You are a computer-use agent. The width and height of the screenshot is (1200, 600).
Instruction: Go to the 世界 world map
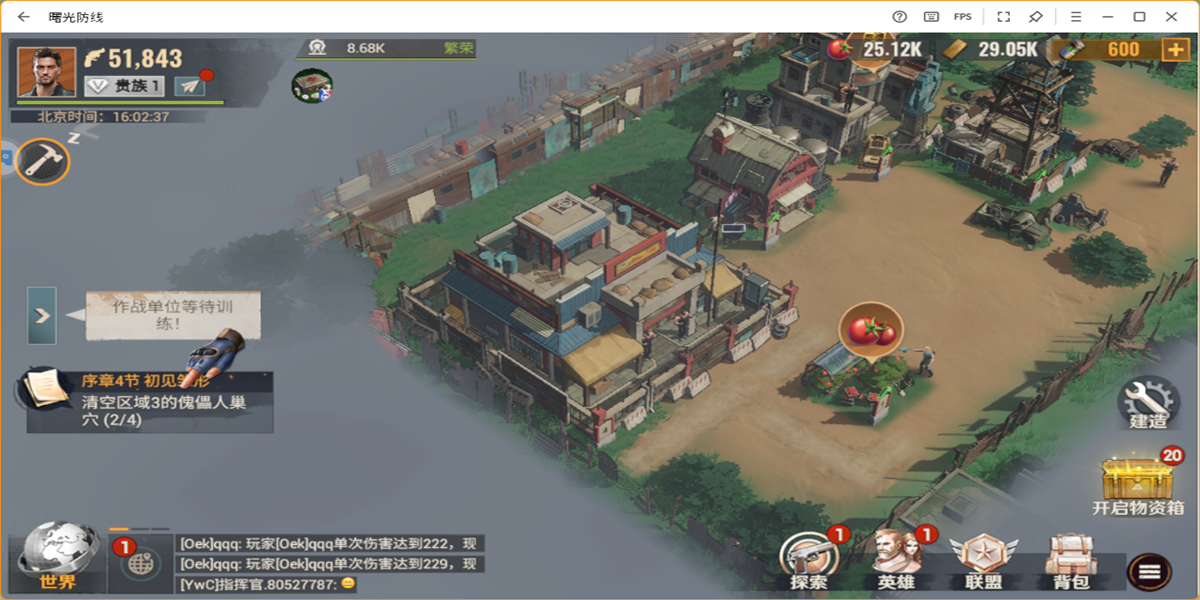pyautogui.click(x=58, y=557)
